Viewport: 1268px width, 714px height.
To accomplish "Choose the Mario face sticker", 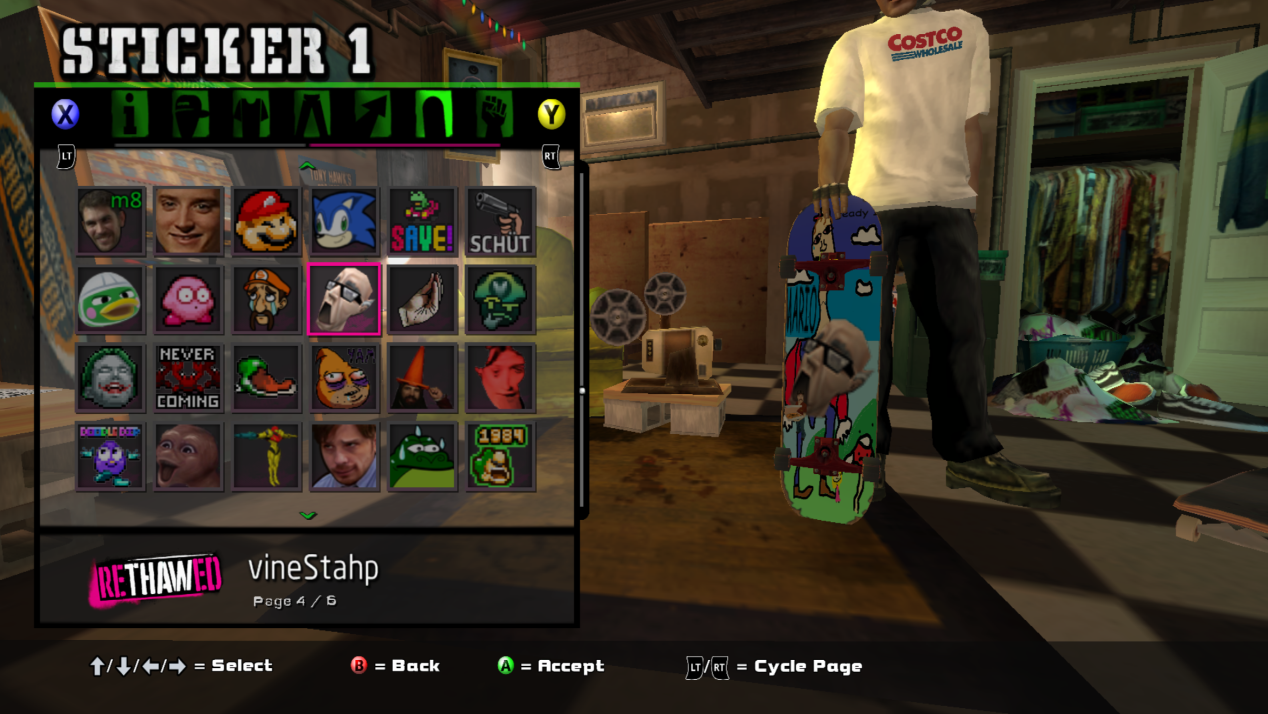I will [266, 221].
